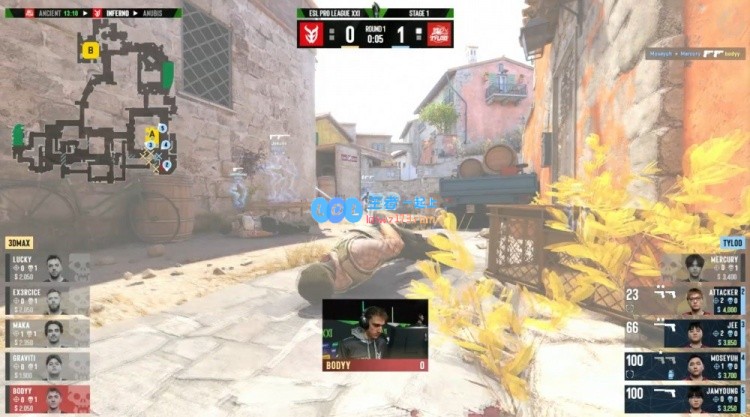Viewport: 750px width, 417px height.
Task: Choose EX3RCICE's player card
Action: click(x=46, y=300)
